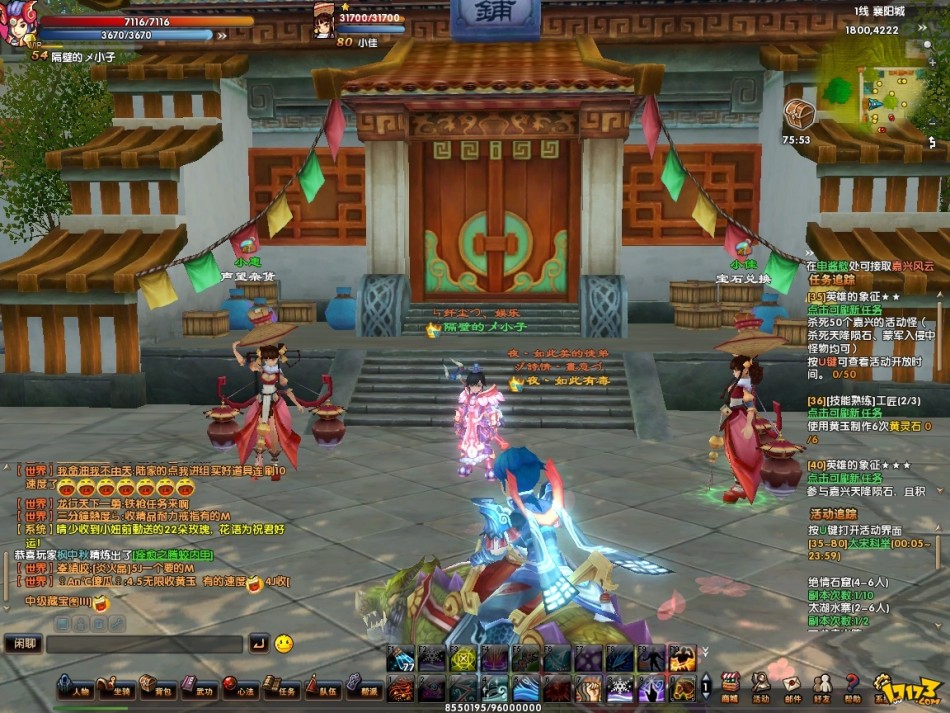Open the 任务 quest log
This screenshot has width=950, height=713.
(281, 690)
